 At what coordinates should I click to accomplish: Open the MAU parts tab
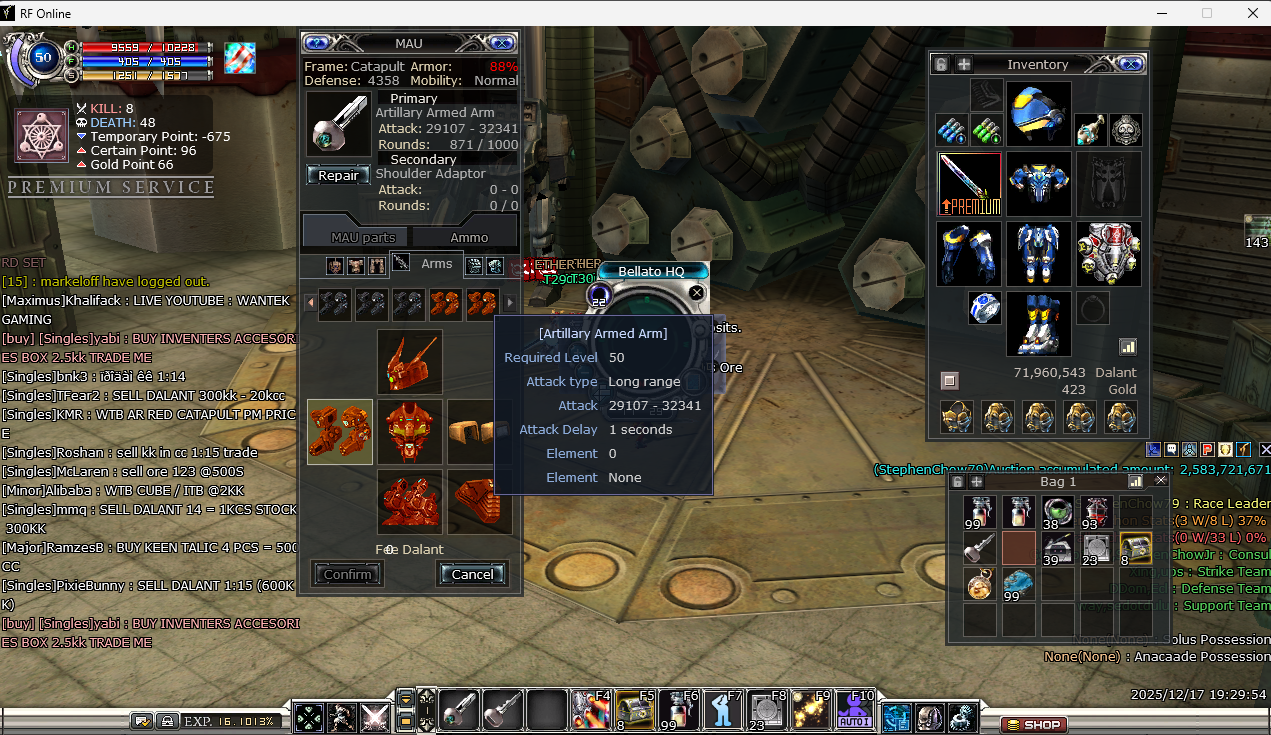363,237
